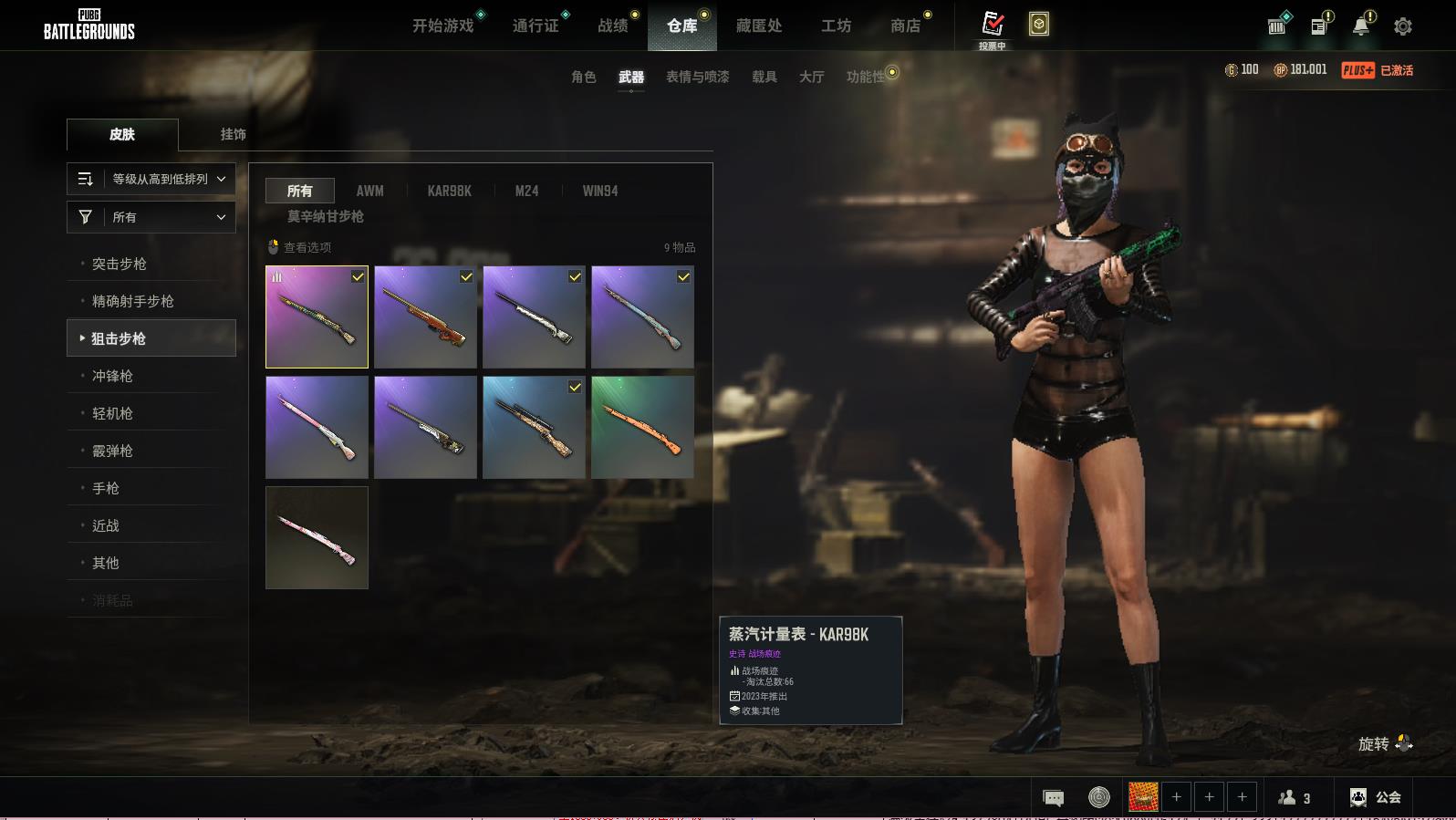Filter skins by KAR98K
The image size is (1456, 820).
click(449, 191)
